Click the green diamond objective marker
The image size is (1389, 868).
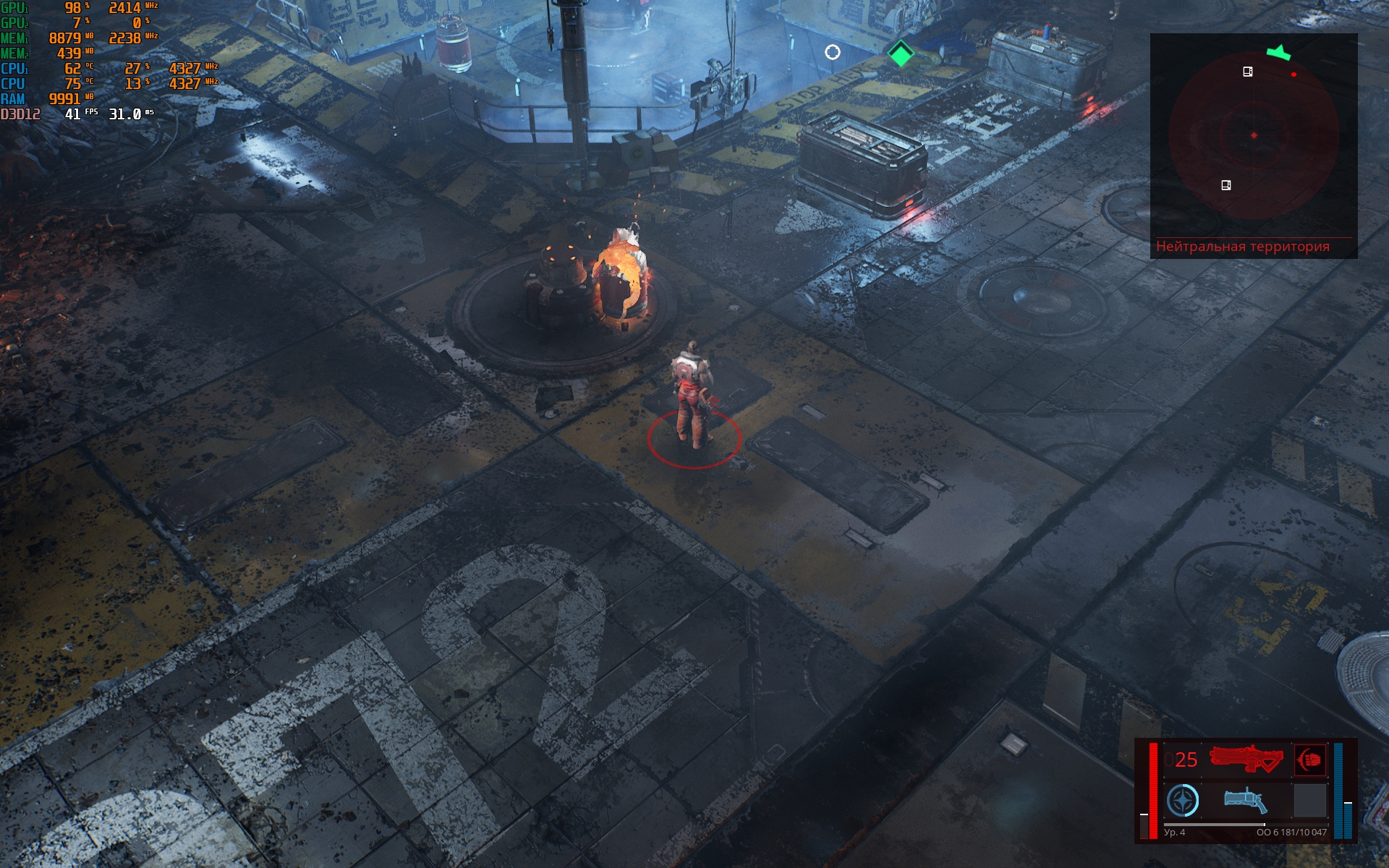pyautogui.click(x=901, y=54)
